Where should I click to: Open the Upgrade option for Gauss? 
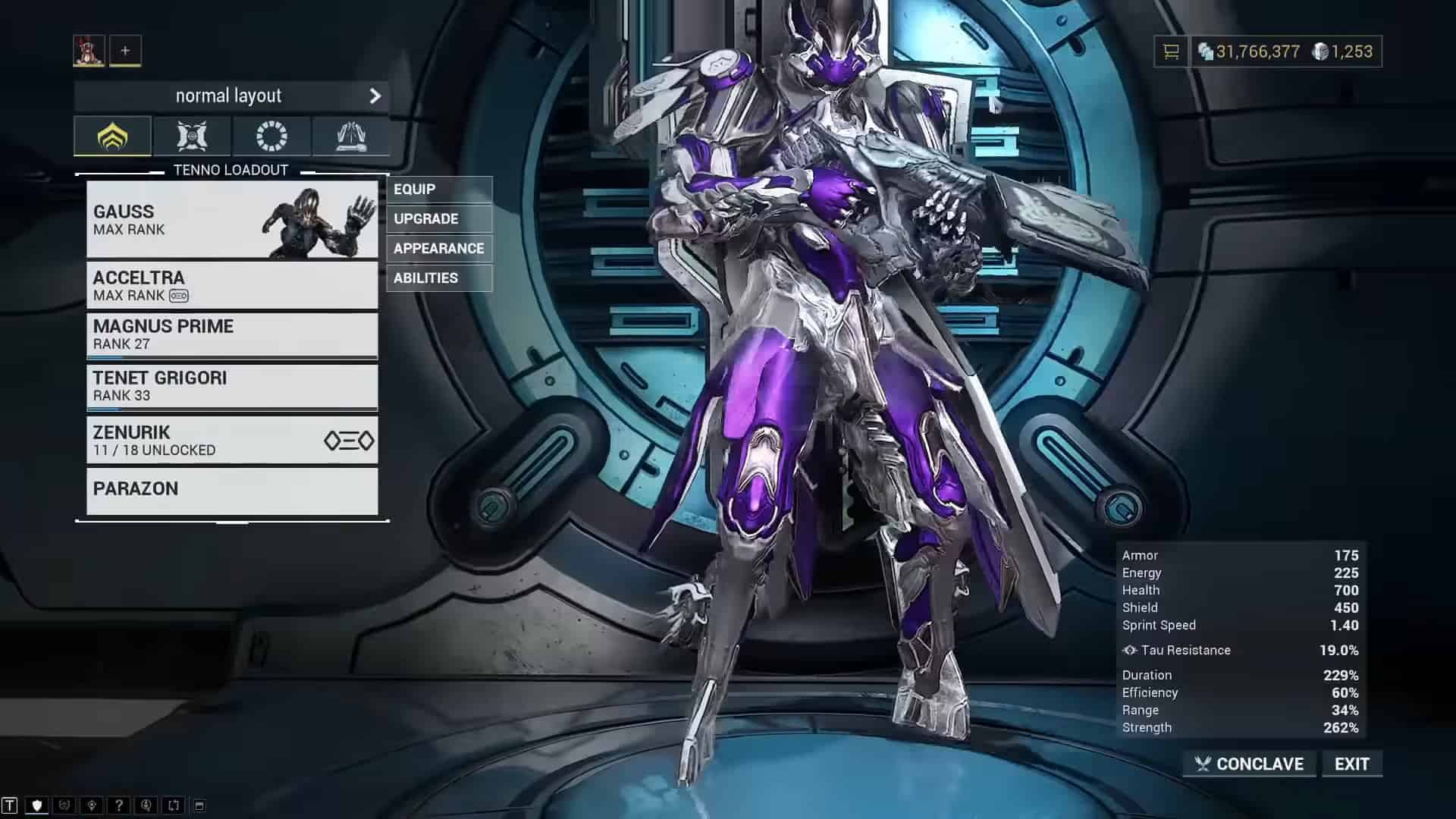(439, 219)
